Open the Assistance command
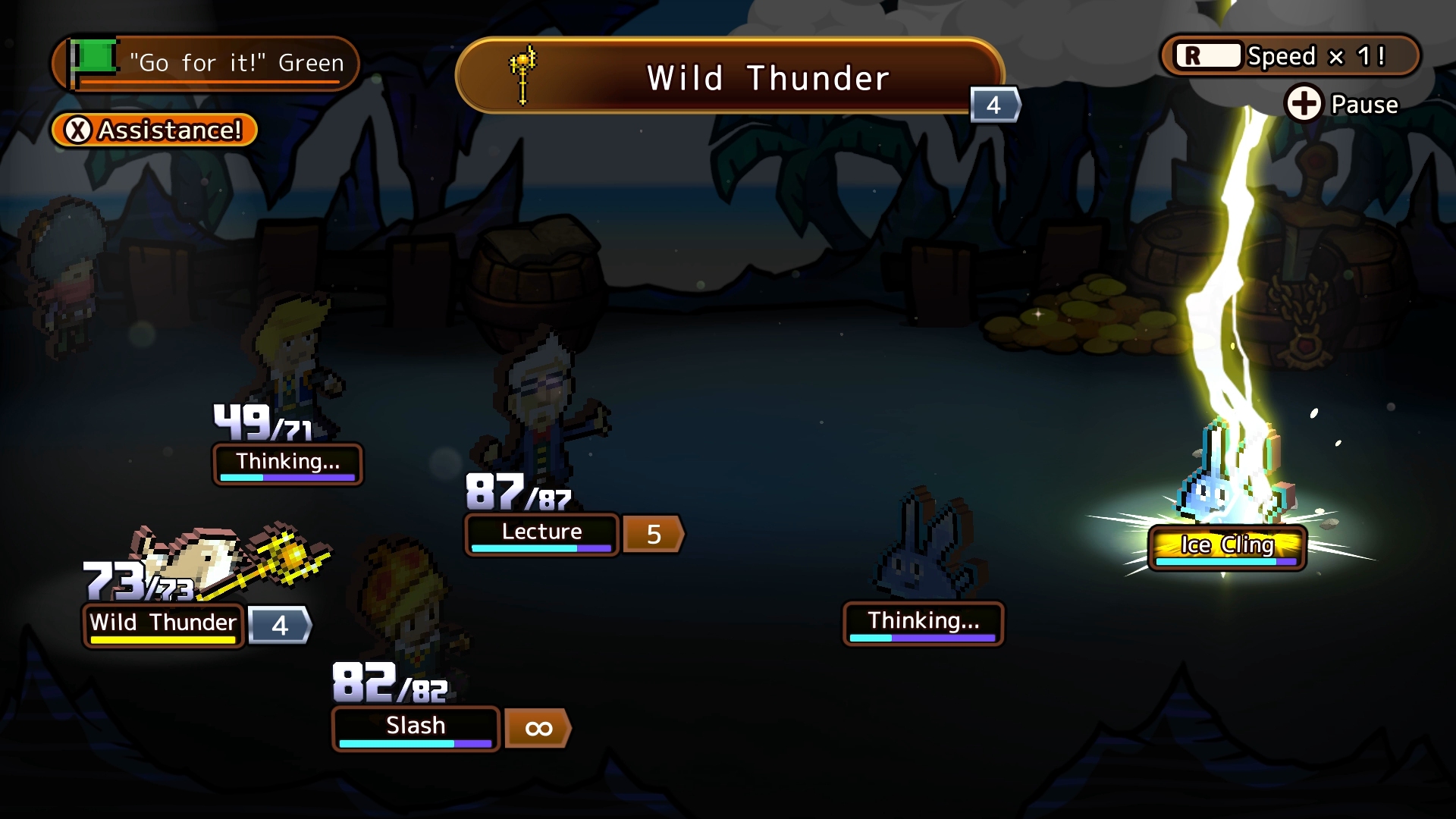This screenshot has width=1456, height=819. (x=155, y=130)
